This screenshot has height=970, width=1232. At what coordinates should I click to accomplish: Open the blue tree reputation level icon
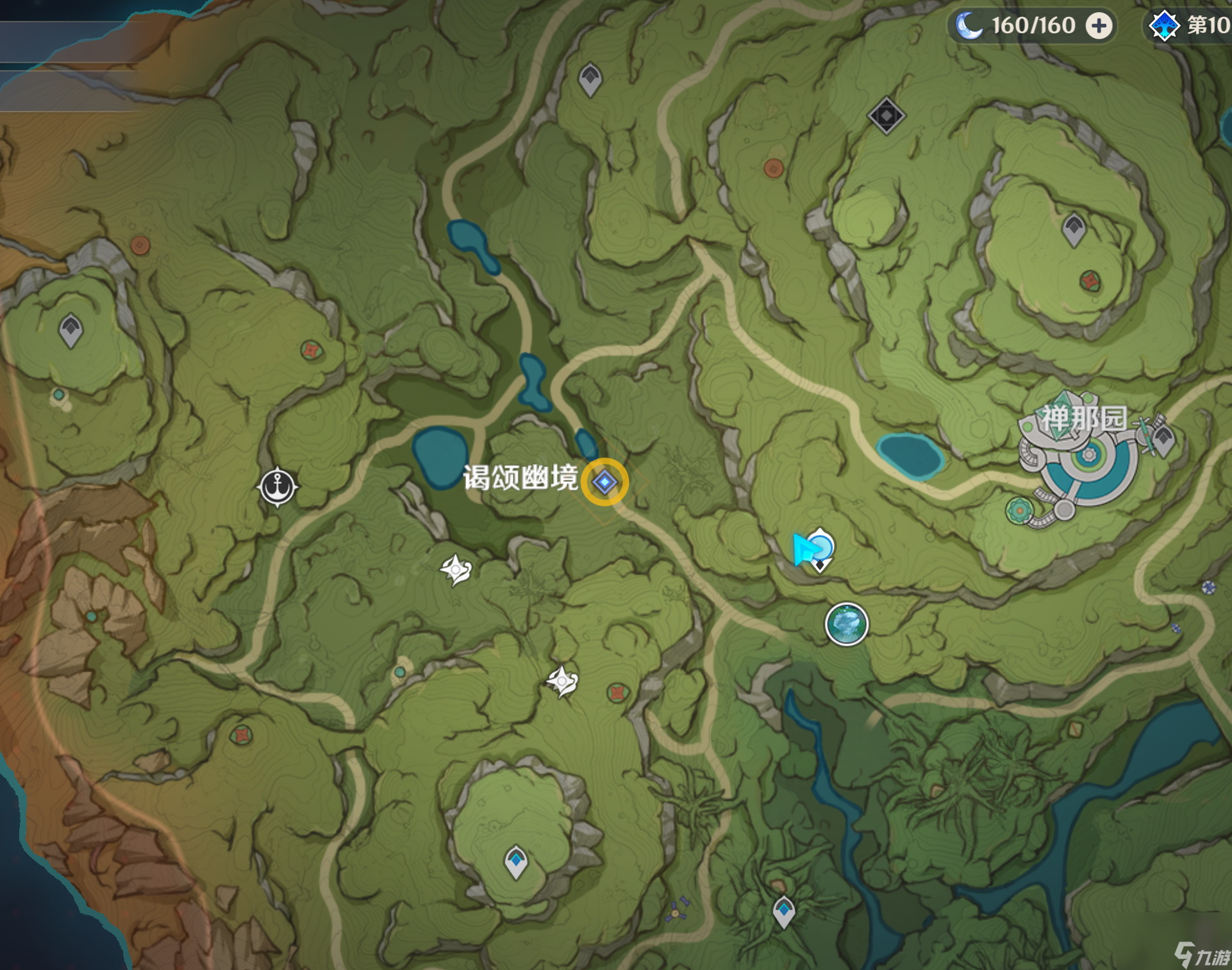pos(1163,26)
